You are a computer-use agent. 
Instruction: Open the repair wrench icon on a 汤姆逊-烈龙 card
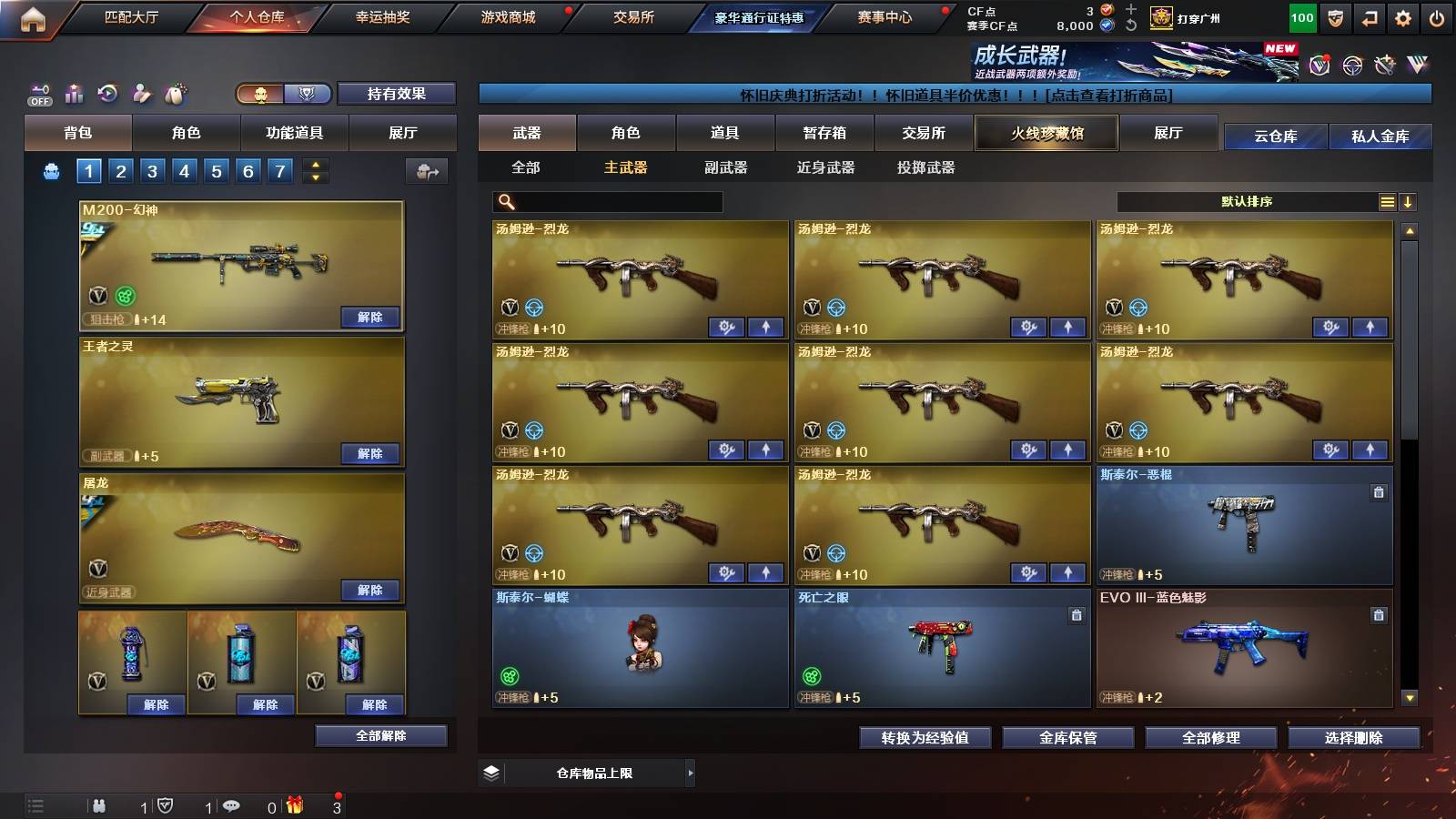(x=725, y=325)
